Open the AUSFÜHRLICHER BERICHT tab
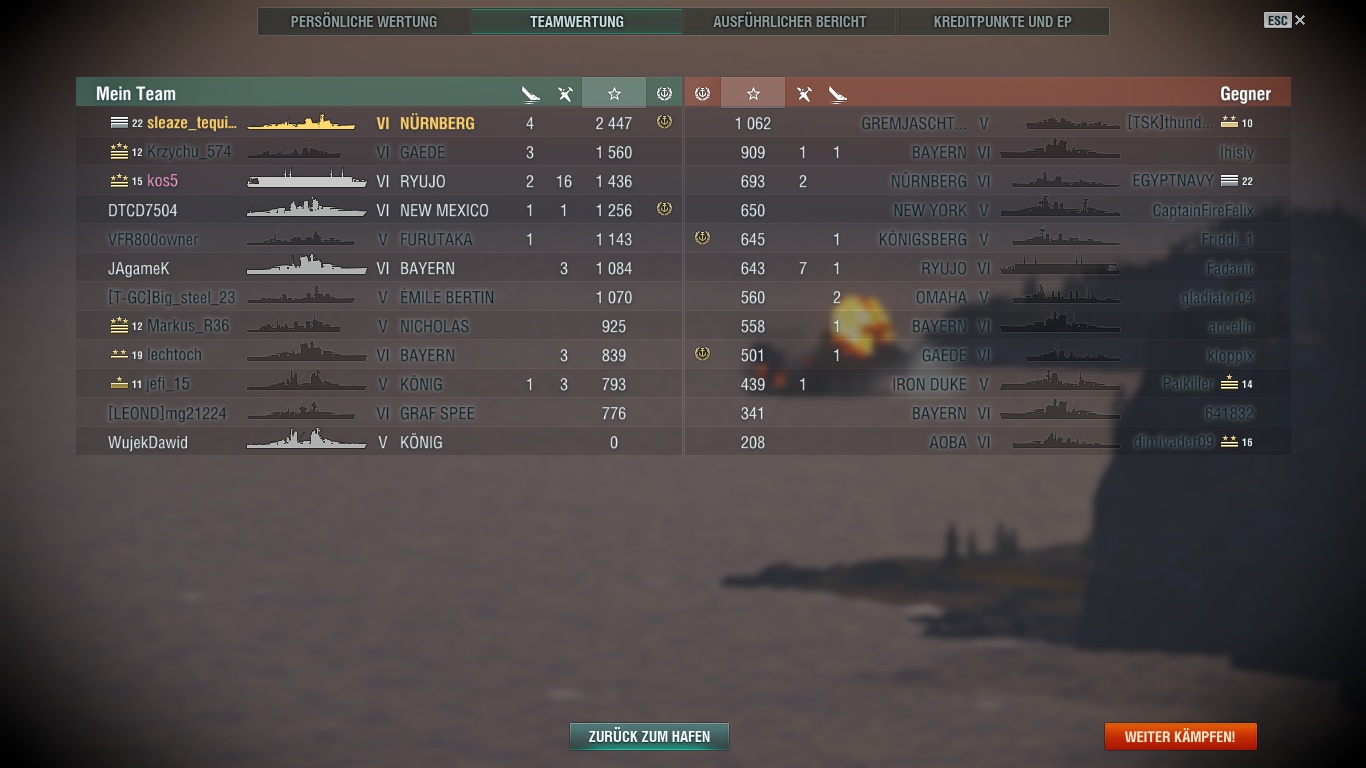This screenshot has width=1366, height=768. [789, 20]
